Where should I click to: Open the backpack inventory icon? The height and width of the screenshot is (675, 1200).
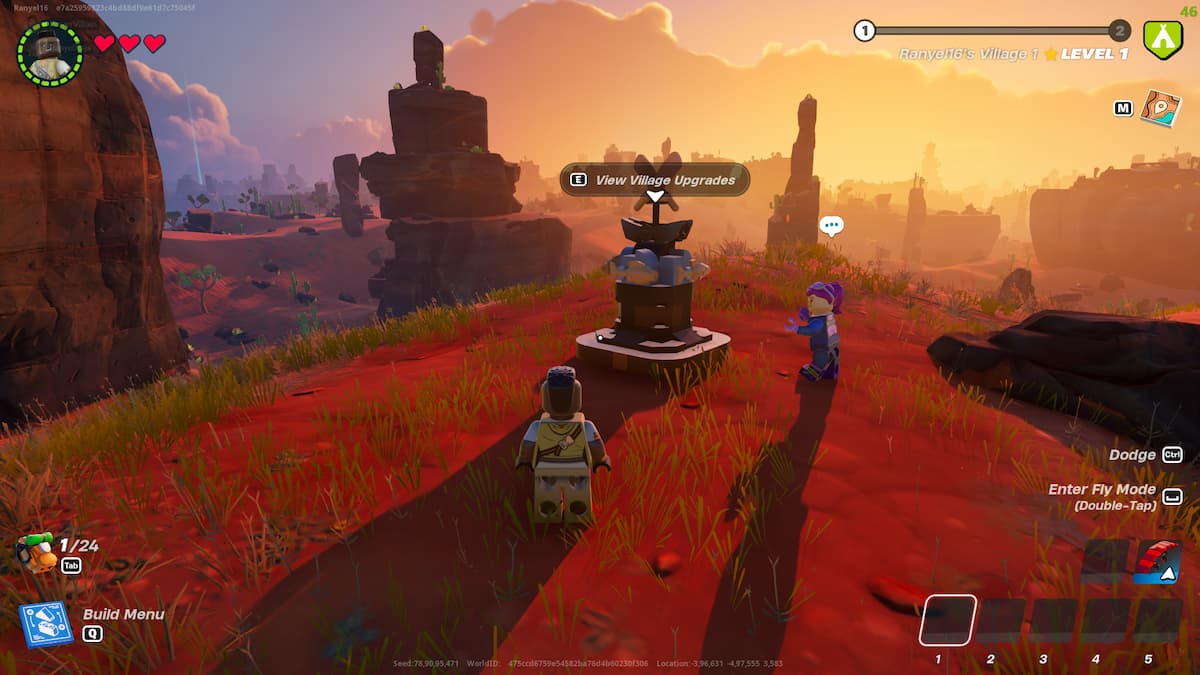coord(36,552)
